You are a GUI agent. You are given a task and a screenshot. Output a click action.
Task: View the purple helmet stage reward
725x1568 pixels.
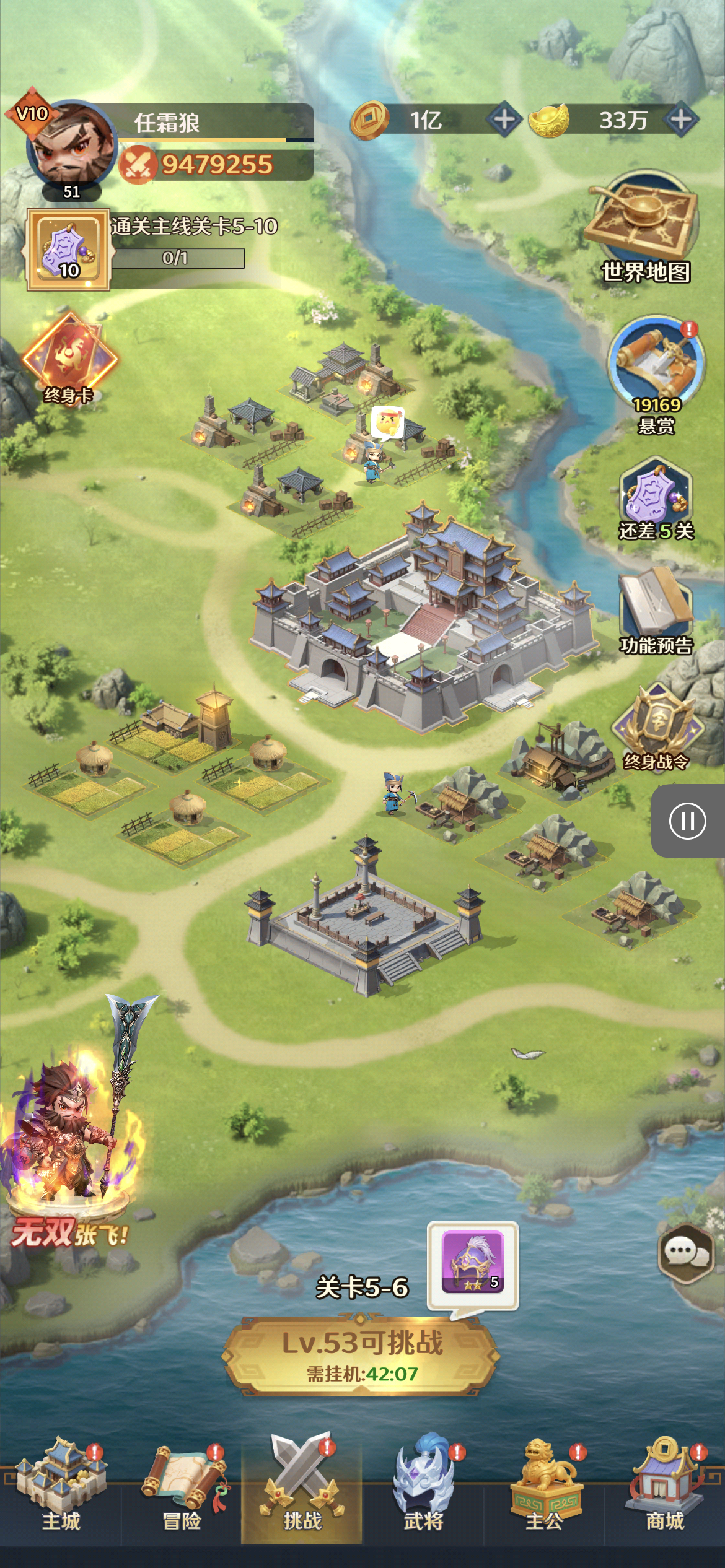pyautogui.click(x=473, y=1265)
